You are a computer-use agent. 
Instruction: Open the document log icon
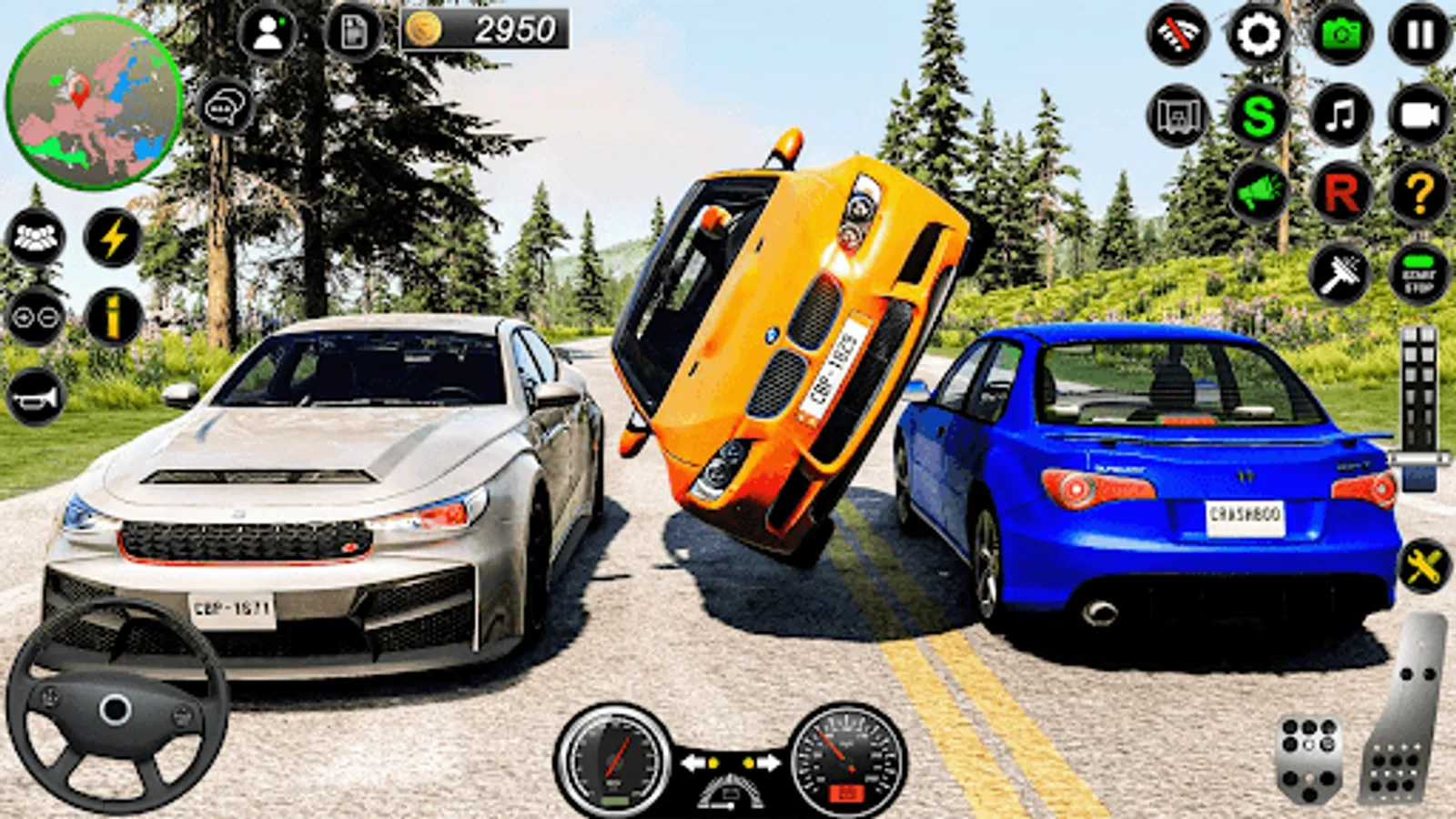[x=353, y=34]
